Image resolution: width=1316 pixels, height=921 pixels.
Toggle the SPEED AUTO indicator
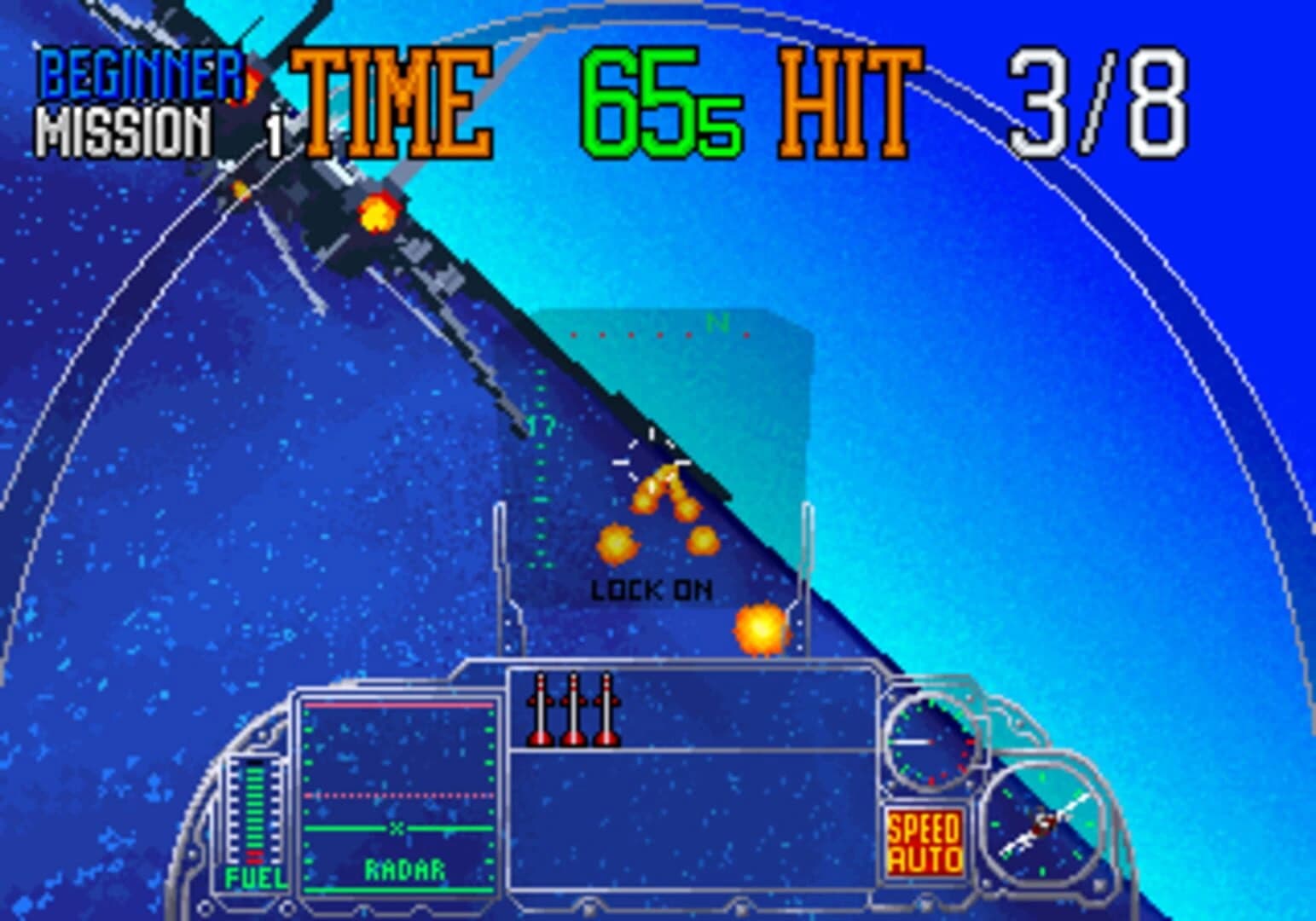click(x=925, y=842)
